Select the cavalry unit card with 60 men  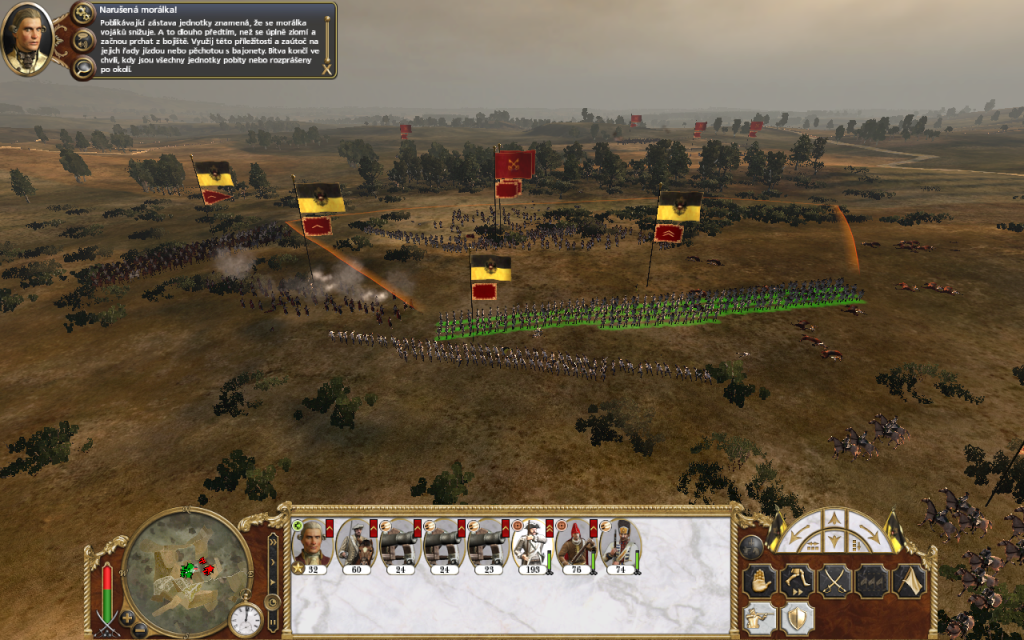point(355,546)
